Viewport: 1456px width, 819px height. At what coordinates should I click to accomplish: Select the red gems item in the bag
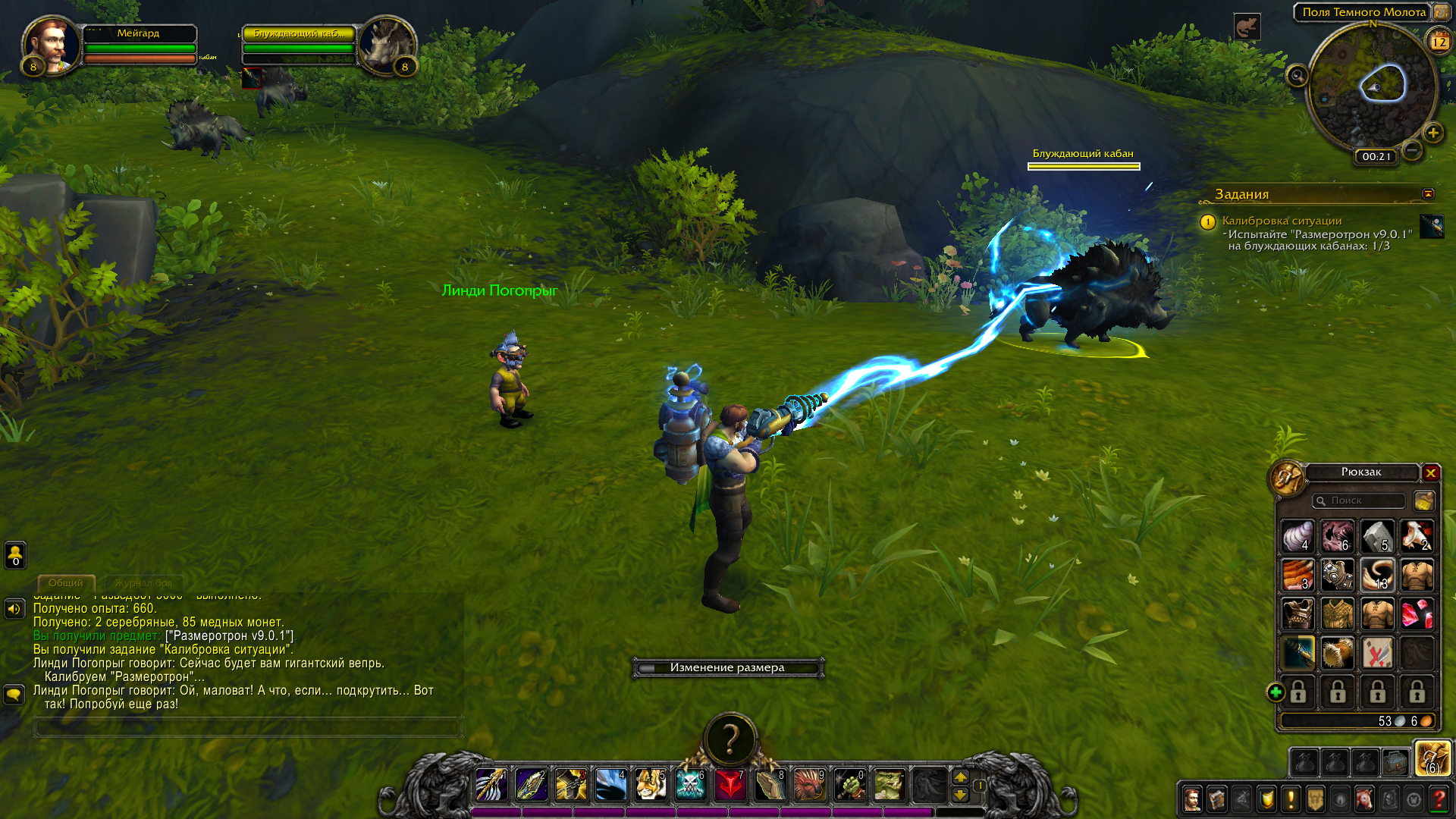(1416, 613)
